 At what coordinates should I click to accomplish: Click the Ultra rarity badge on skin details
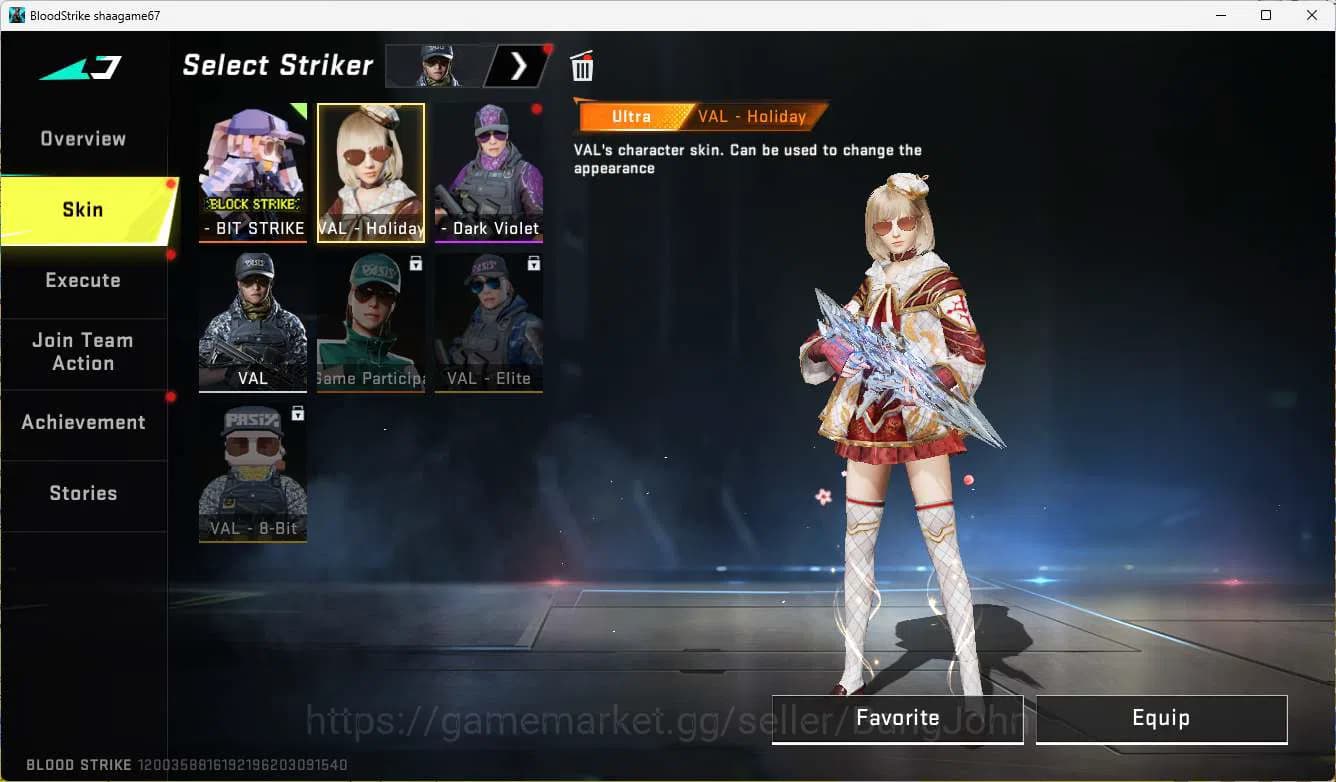632,116
